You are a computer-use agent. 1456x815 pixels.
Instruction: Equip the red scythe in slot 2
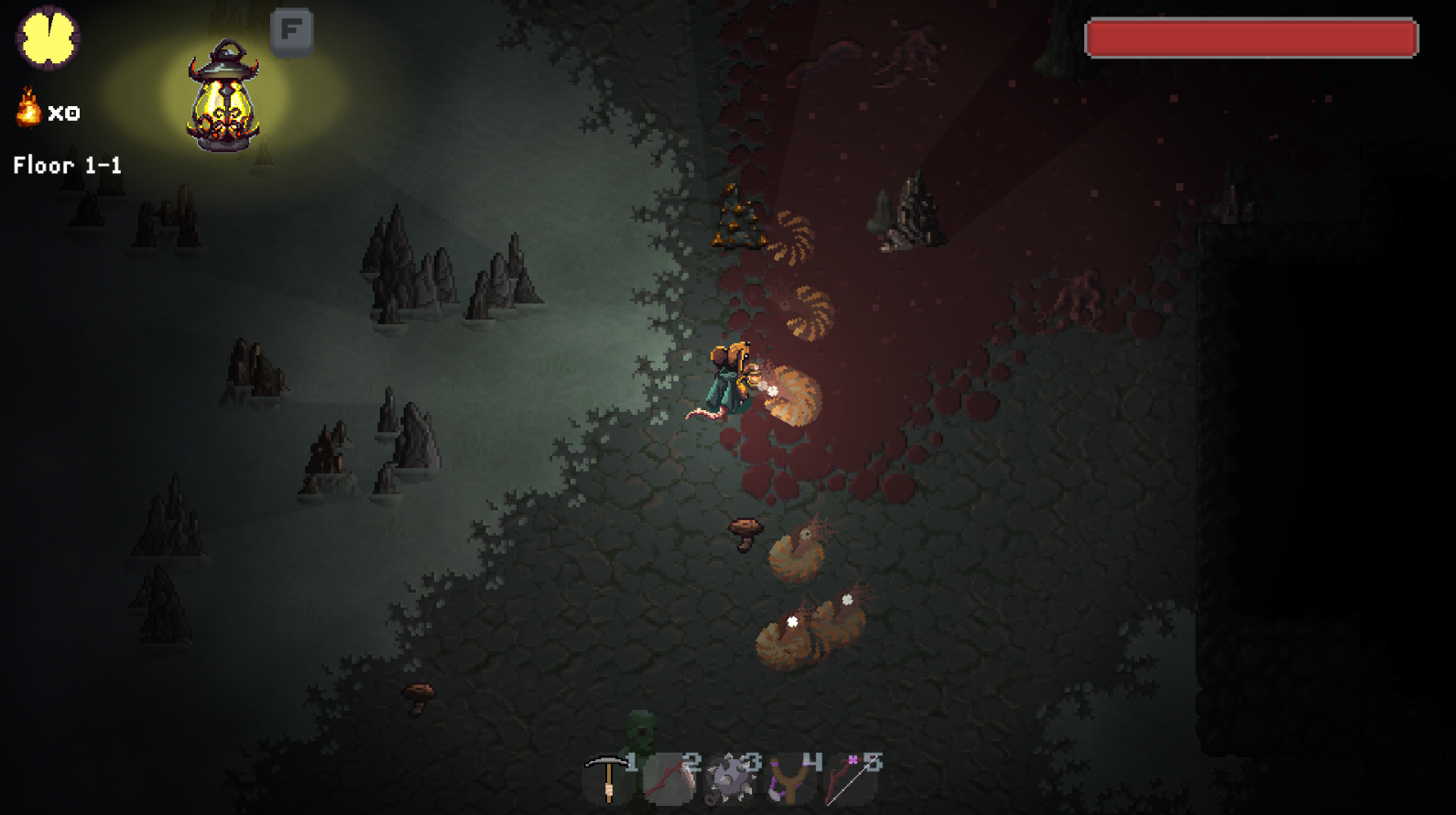coord(668,779)
